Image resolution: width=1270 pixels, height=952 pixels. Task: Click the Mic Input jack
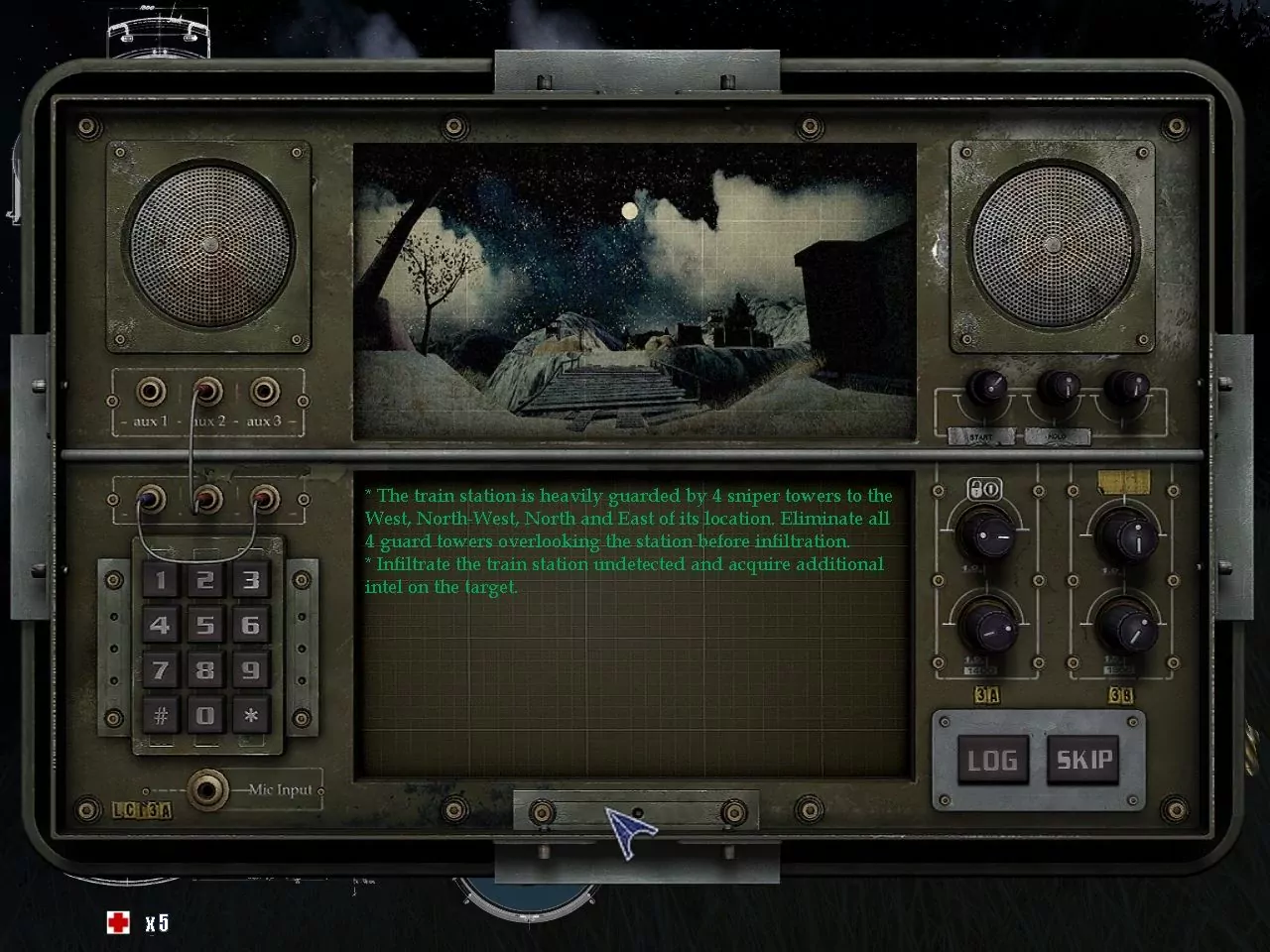(x=206, y=790)
